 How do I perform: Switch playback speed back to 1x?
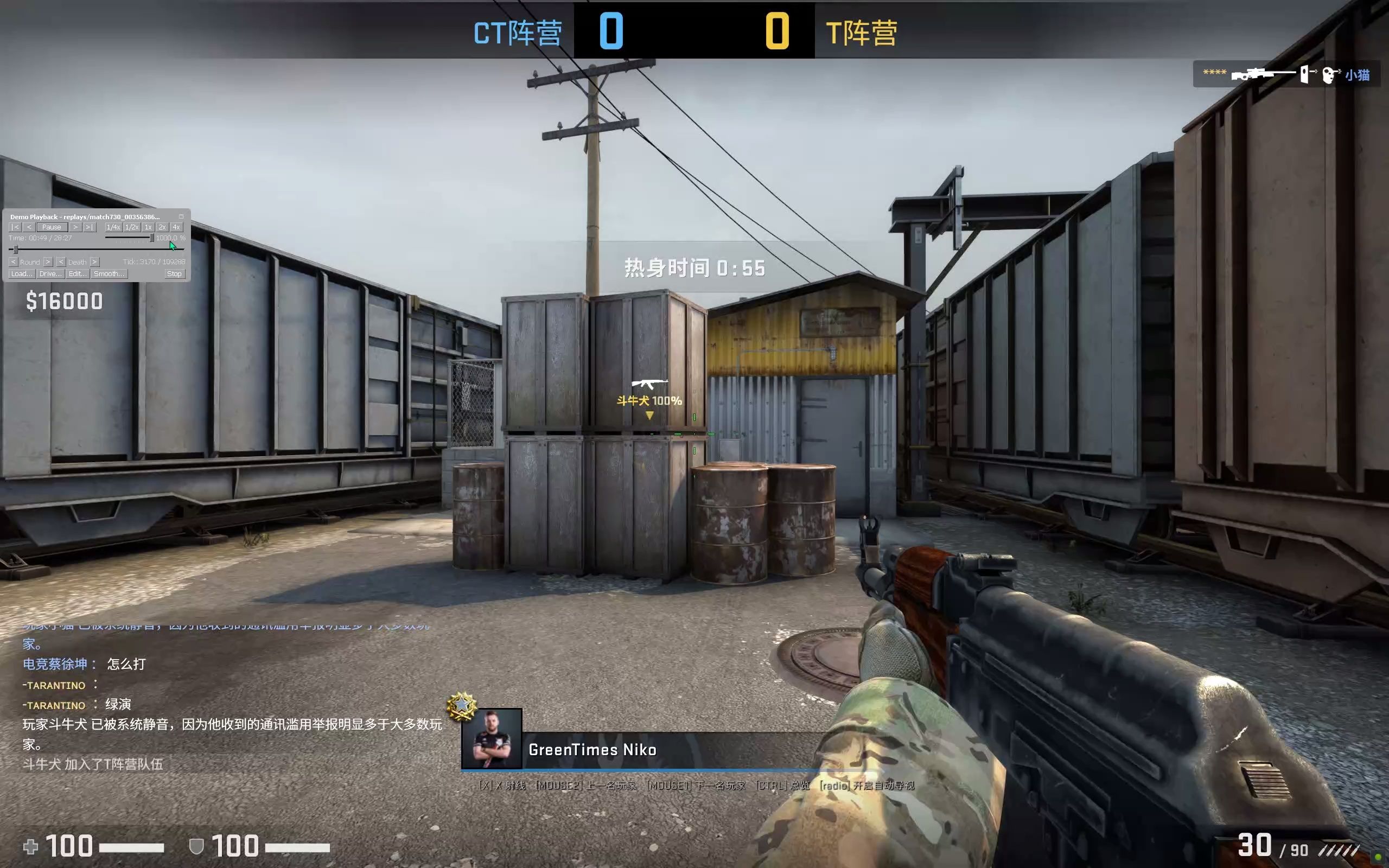pos(148,228)
